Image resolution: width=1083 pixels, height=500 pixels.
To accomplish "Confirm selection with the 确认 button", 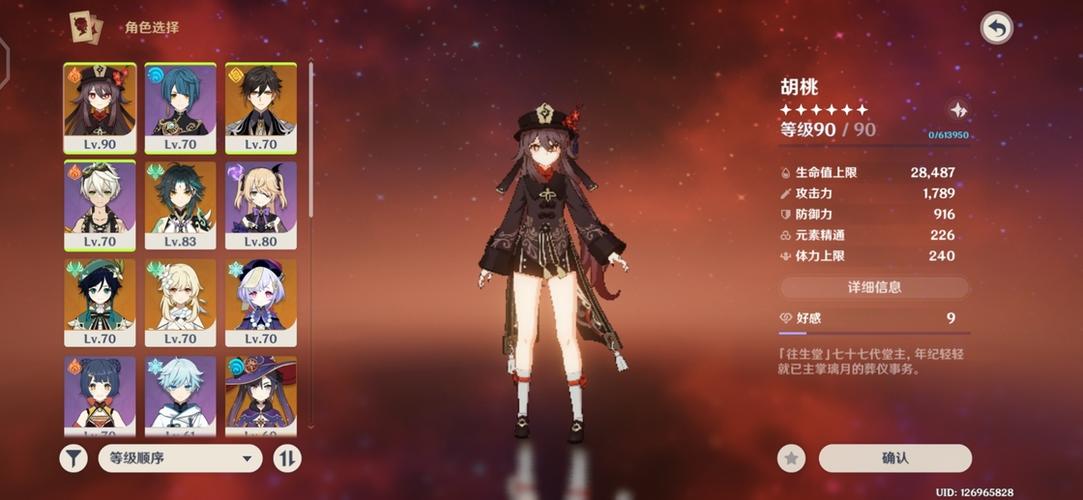I will tap(895, 458).
